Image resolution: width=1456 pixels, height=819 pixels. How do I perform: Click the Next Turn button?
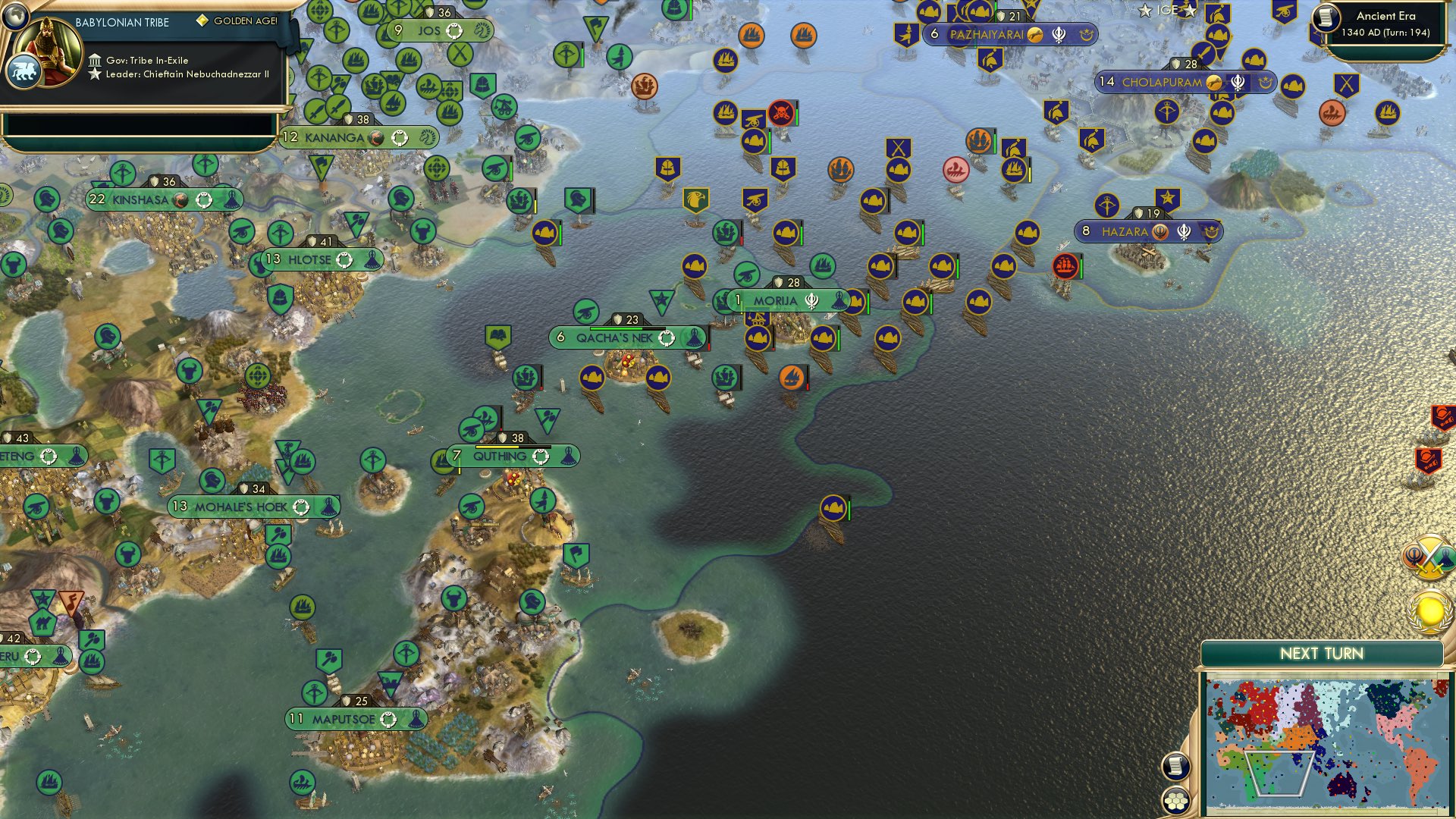pyautogui.click(x=1323, y=651)
